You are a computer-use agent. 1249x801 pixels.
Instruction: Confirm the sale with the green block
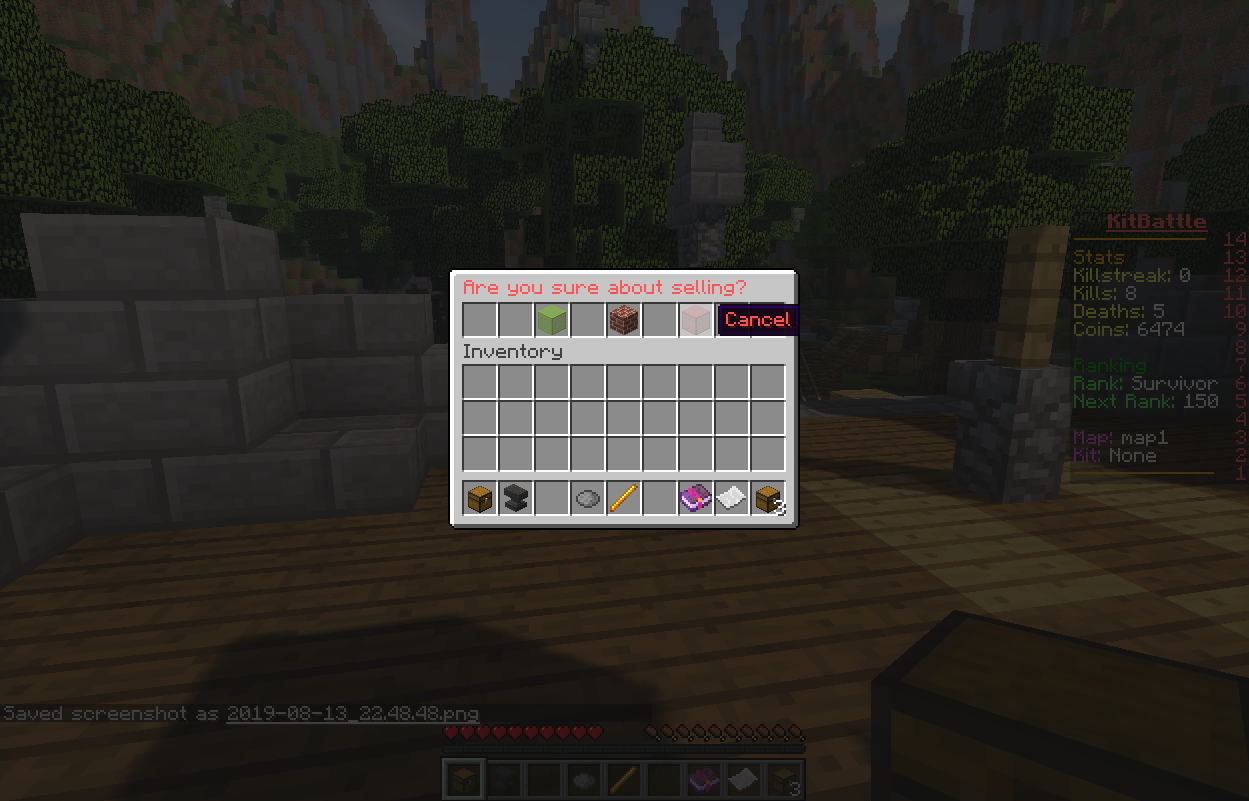point(552,320)
